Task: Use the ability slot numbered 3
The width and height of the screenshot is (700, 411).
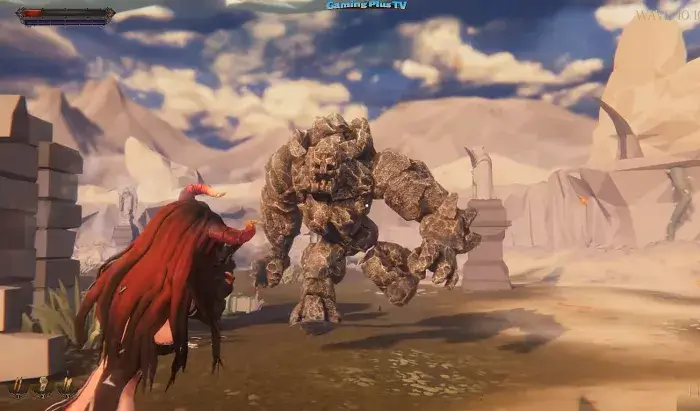Action: 67,386
